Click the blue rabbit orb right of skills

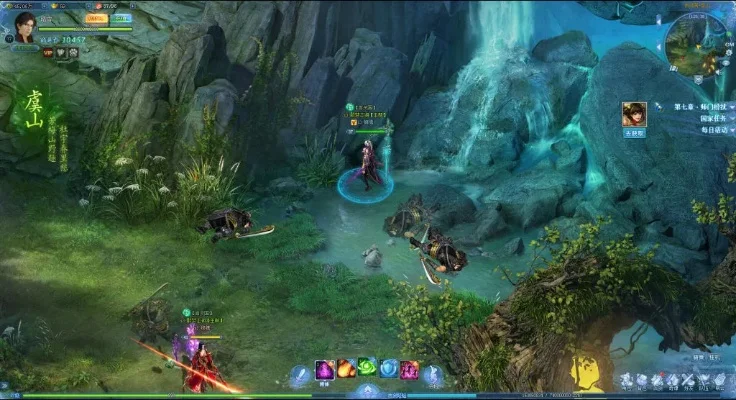(x=433, y=376)
